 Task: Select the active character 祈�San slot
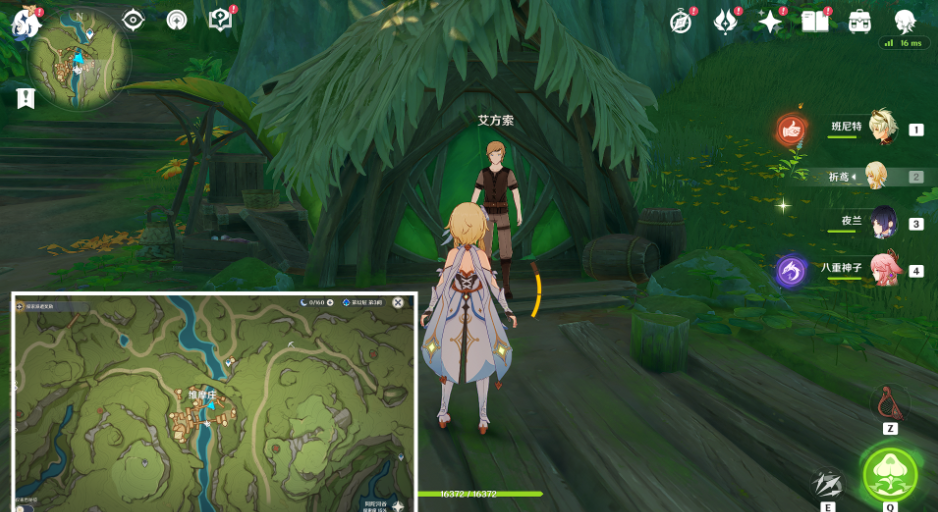[x=877, y=176]
